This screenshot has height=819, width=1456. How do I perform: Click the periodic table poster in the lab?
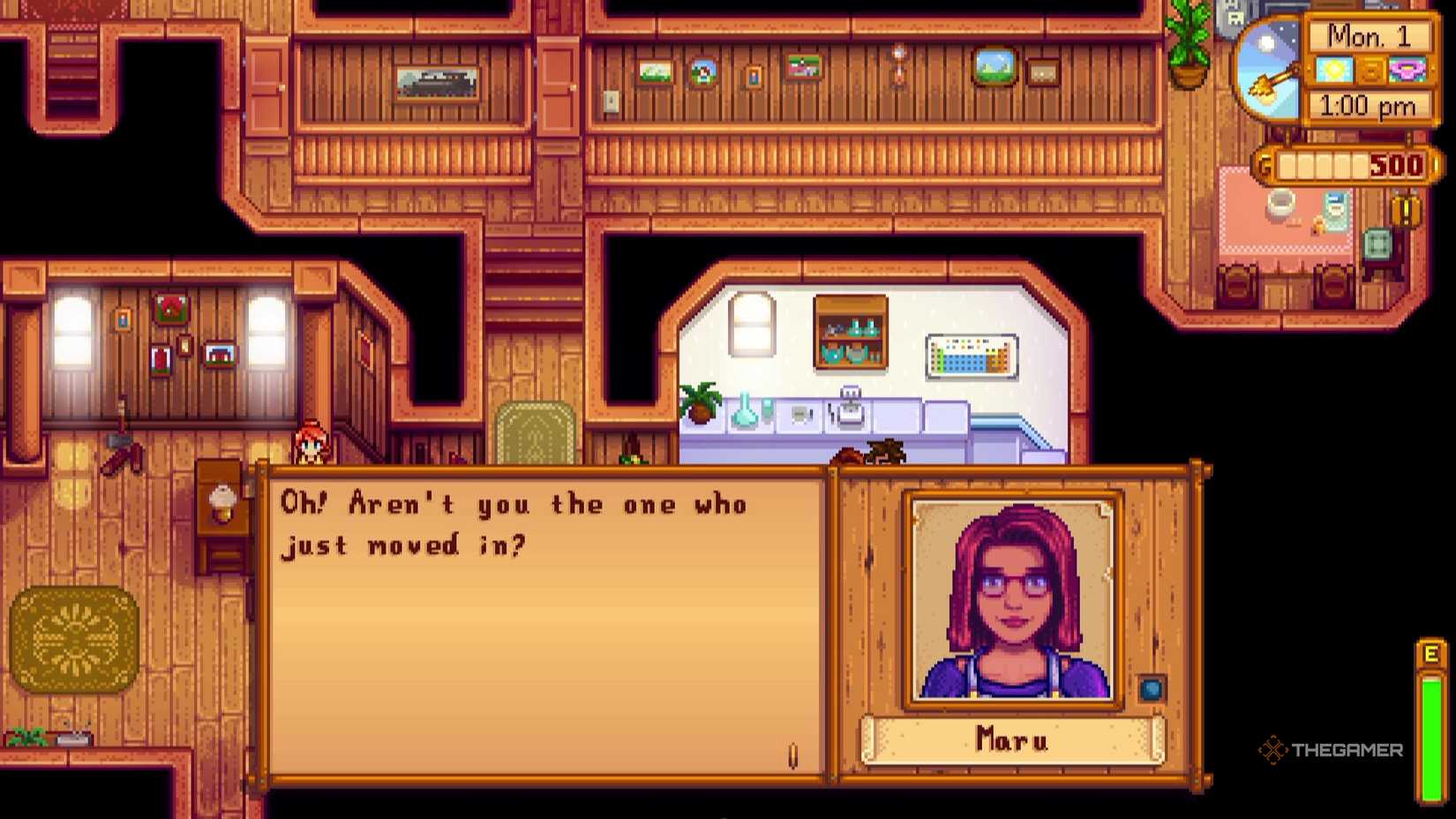[972, 357]
